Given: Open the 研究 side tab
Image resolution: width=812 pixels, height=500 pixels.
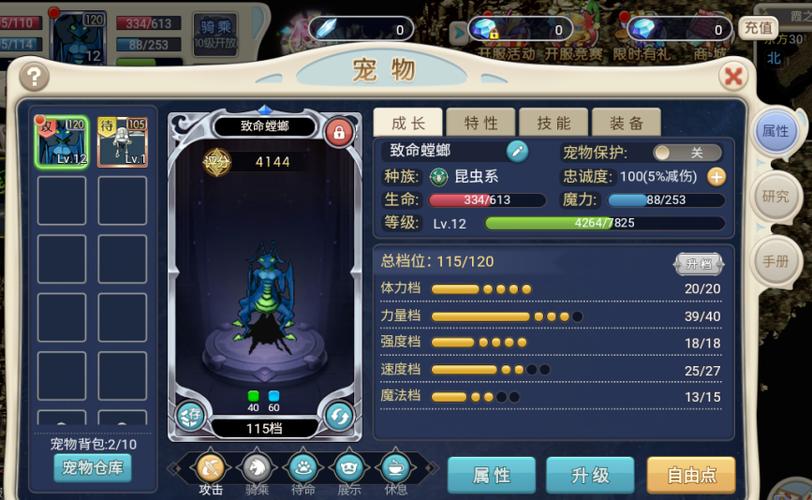Looking at the screenshot, I should tap(776, 196).
